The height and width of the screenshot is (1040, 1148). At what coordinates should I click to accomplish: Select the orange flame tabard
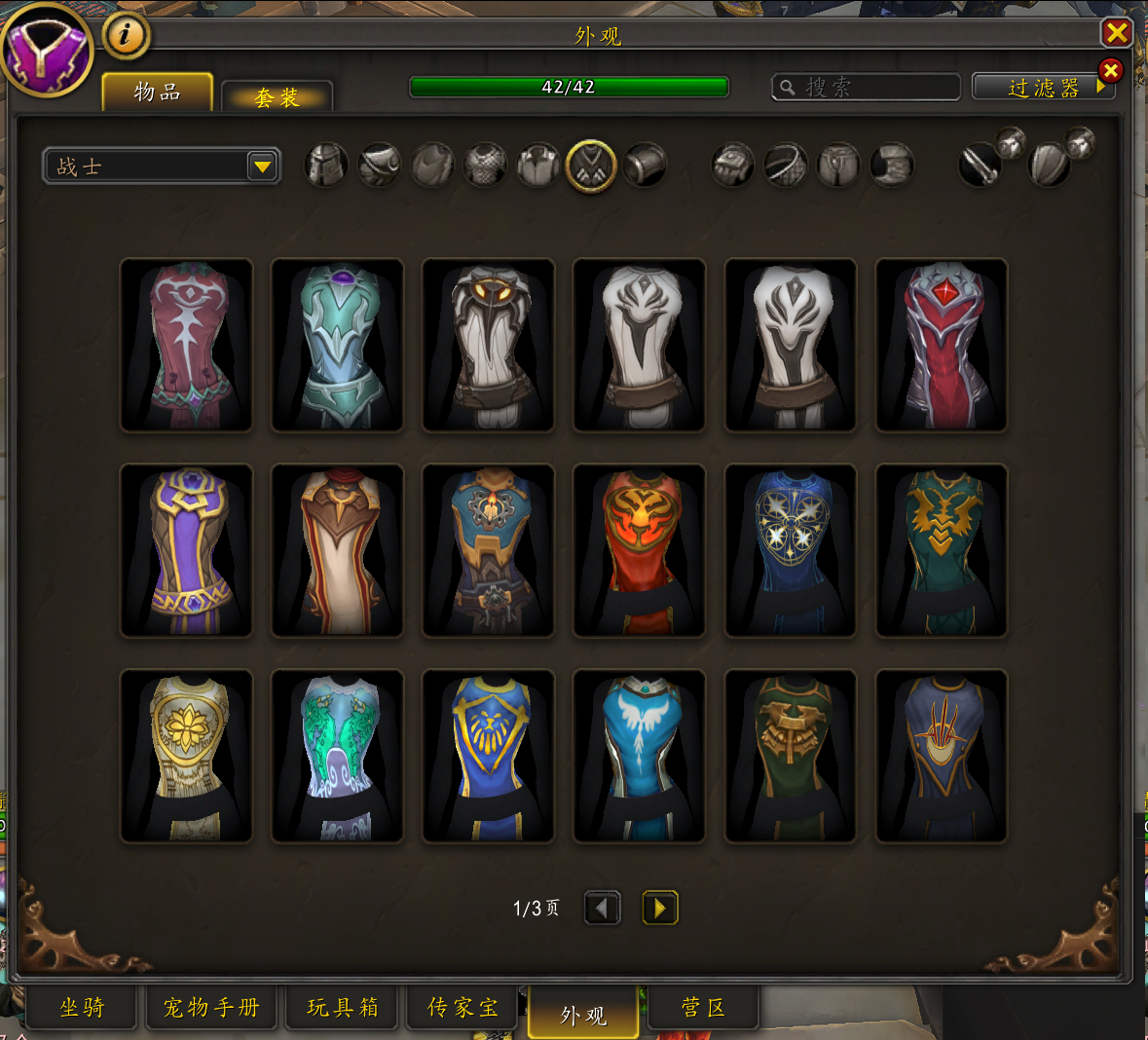(x=639, y=550)
